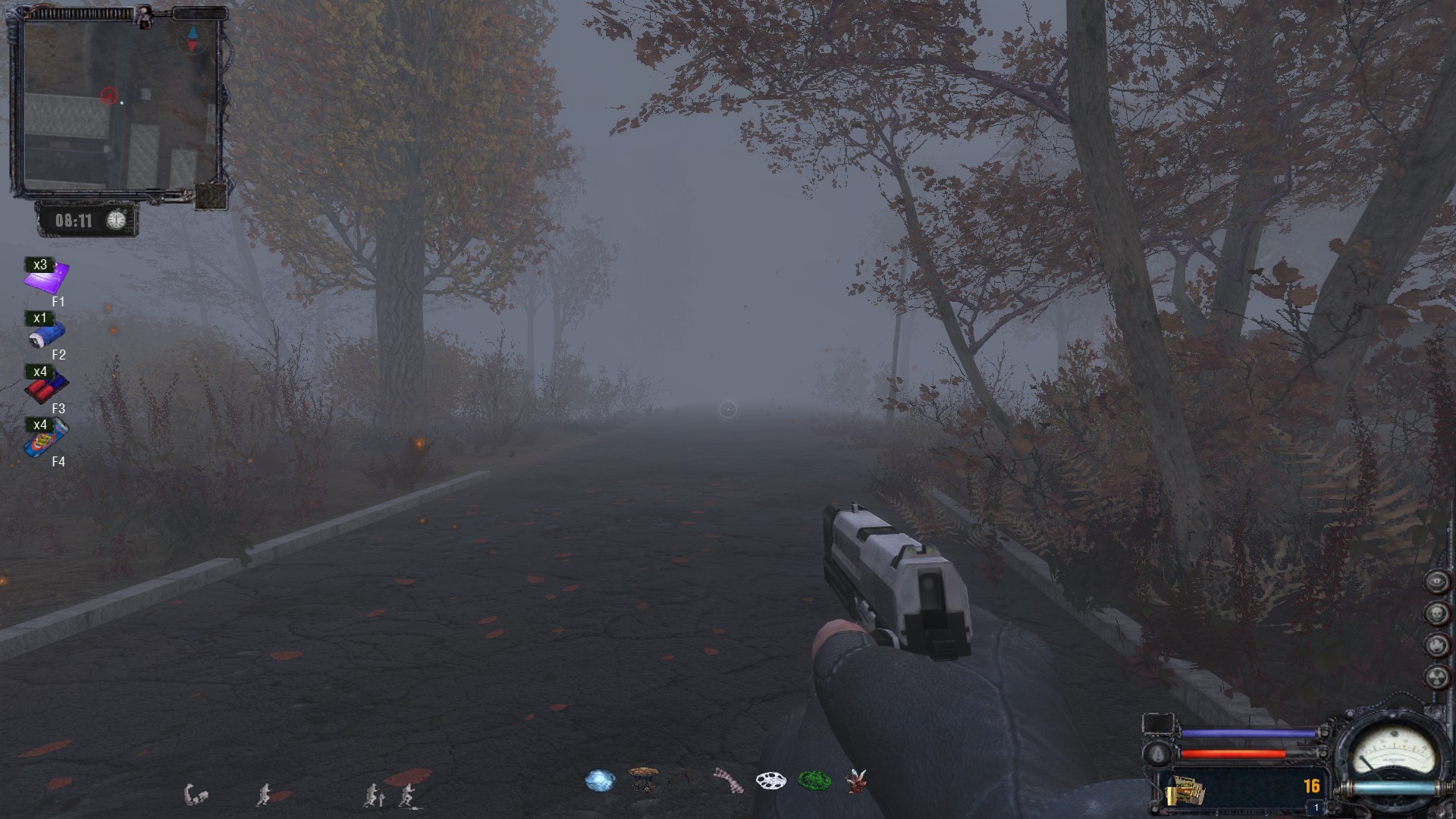This screenshot has height=819, width=1456.
Task: Click the radiation trefoil indicator icon
Action: [x=1437, y=677]
